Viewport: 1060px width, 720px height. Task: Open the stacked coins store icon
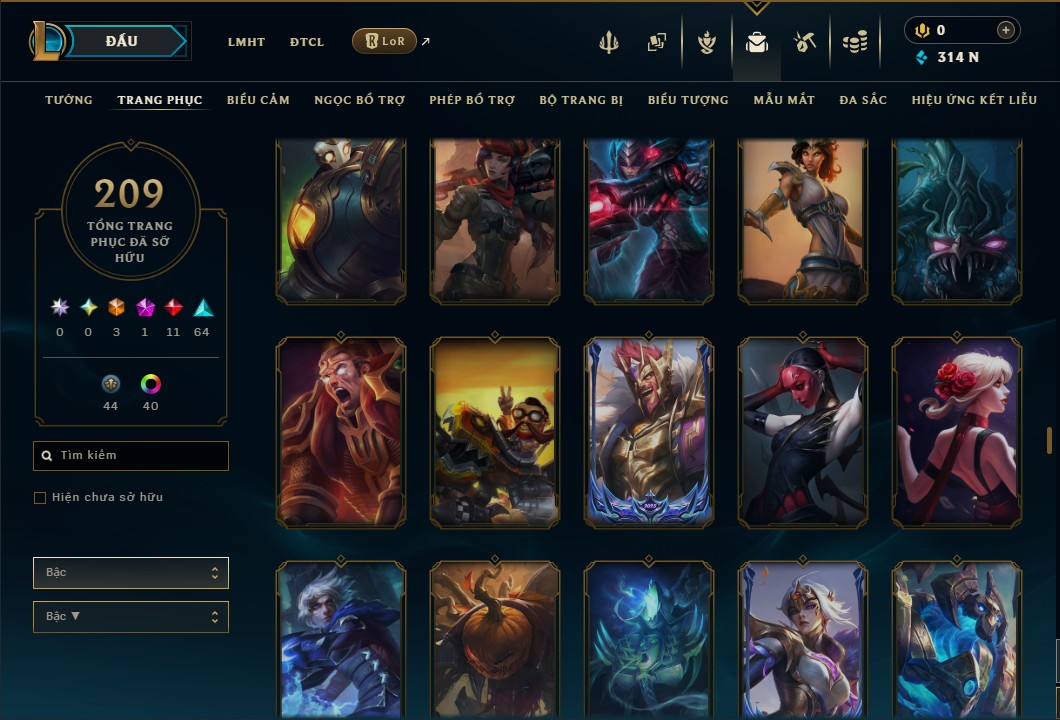(x=854, y=42)
